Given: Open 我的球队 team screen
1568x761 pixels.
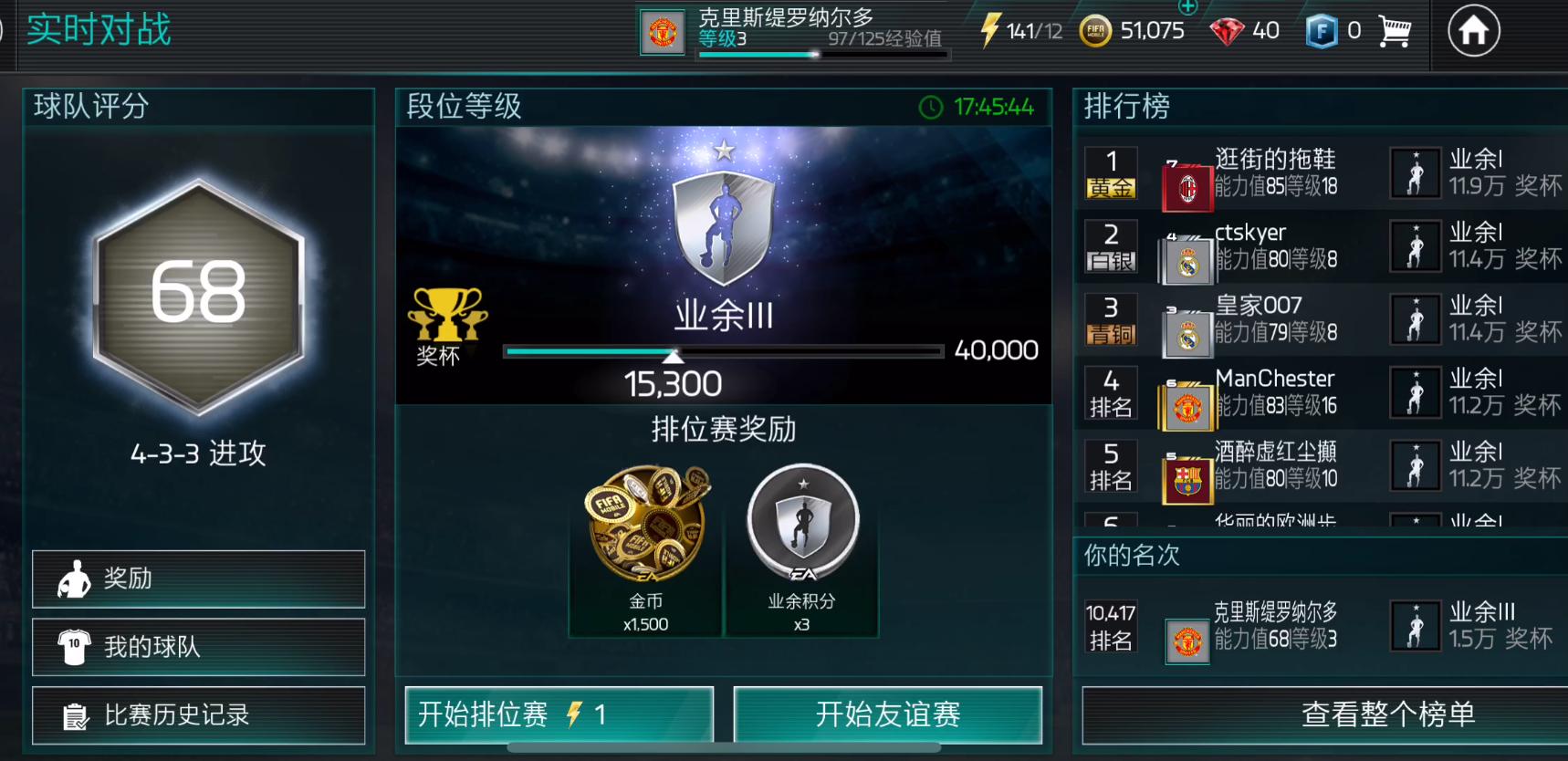Looking at the screenshot, I should pos(198,646).
